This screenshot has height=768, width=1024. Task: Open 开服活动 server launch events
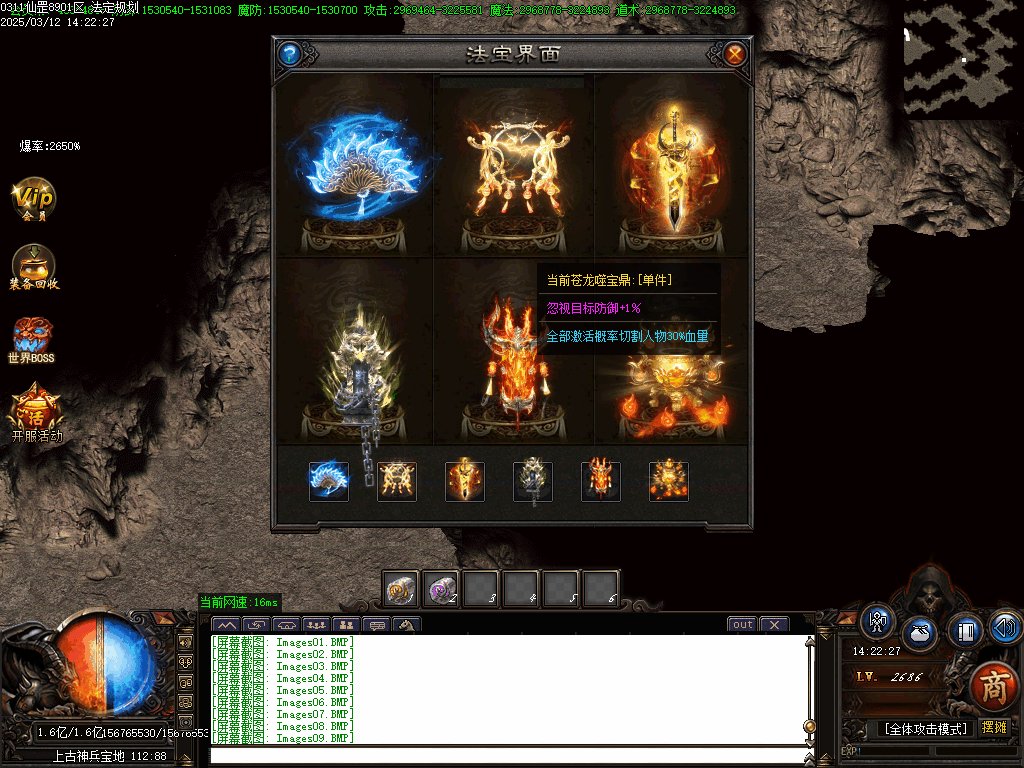pos(36,414)
